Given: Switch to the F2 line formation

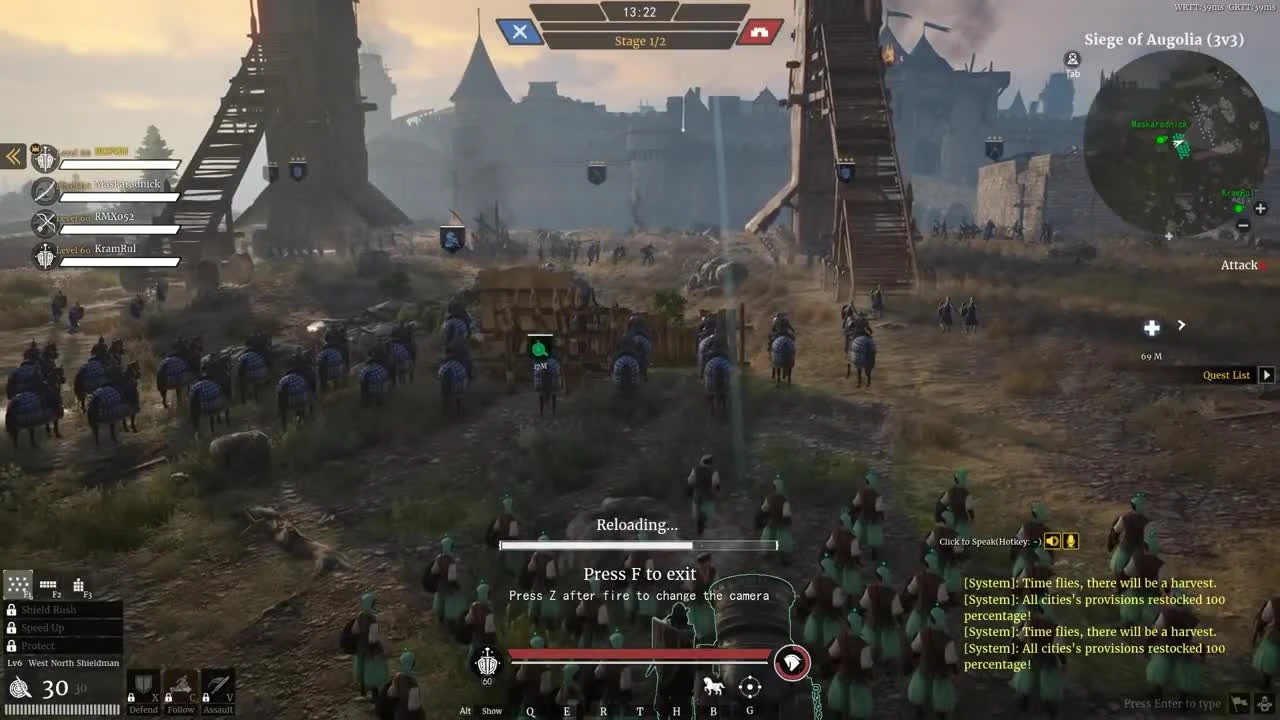Looking at the screenshot, I should [x=47, y=583].
